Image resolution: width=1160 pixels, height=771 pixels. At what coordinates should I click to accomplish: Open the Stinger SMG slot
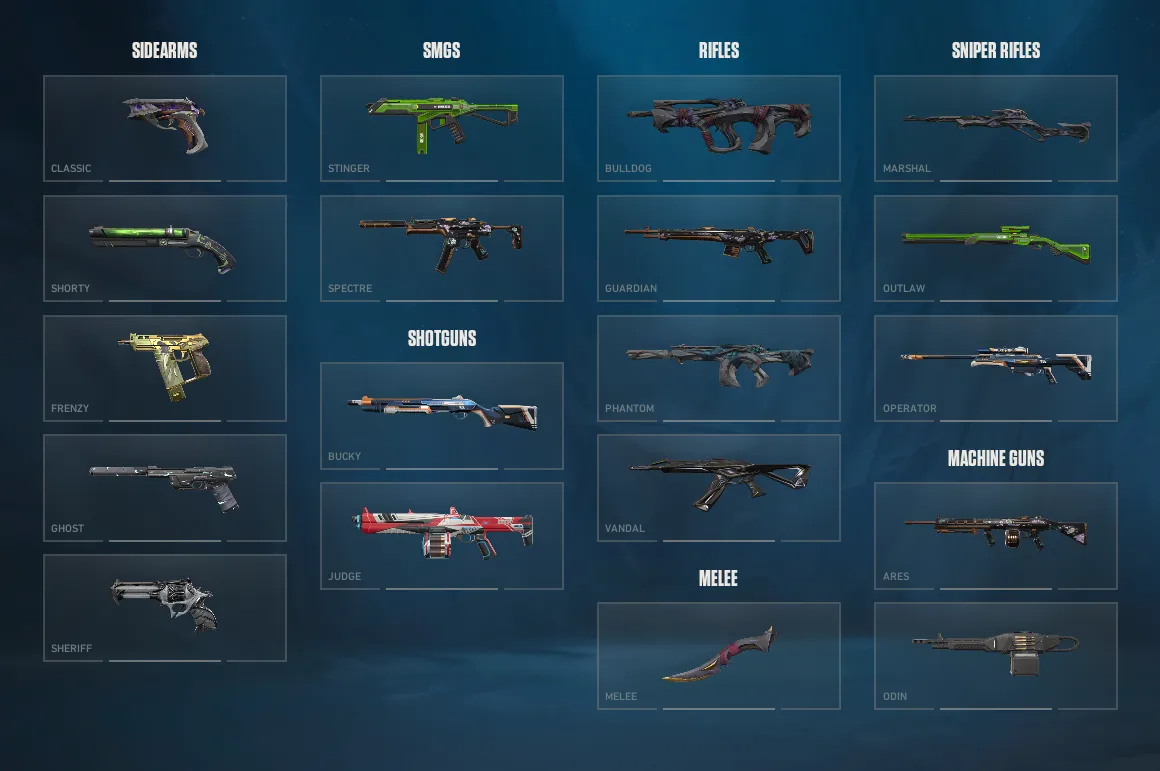(x=442, y=128)
